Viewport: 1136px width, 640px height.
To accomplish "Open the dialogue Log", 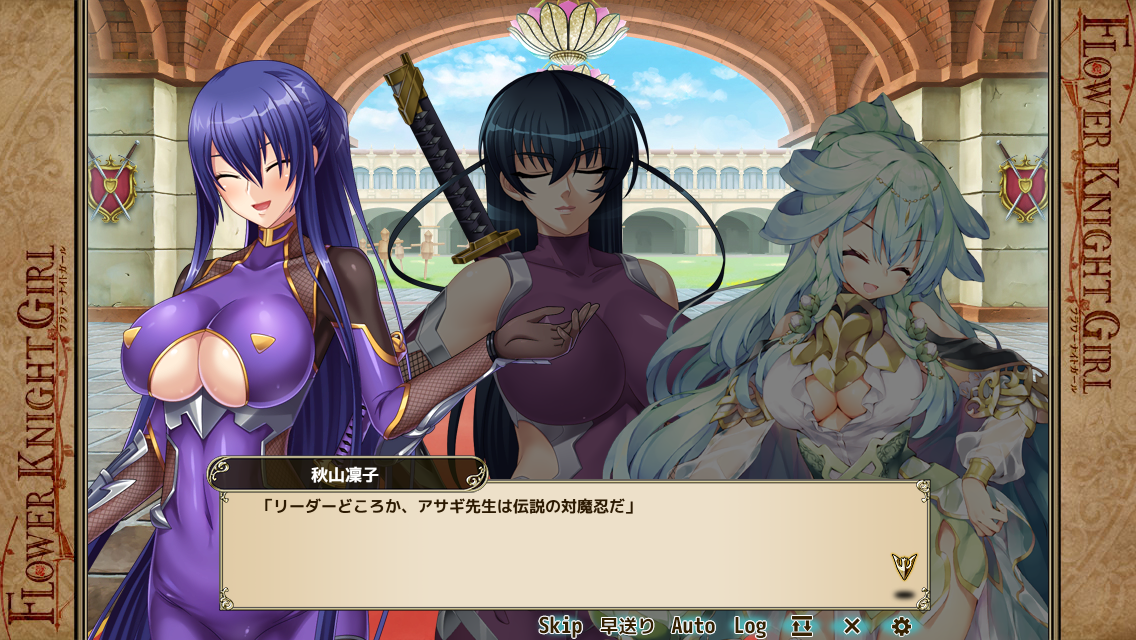I will point(750,626).
